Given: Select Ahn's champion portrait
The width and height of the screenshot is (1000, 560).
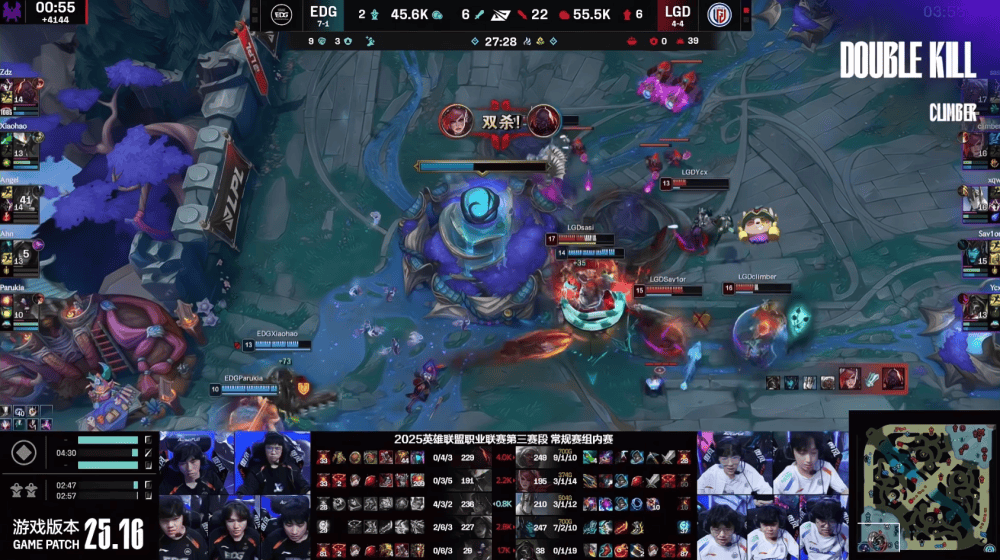Looking at the screenshot, I should click(11, 255).
